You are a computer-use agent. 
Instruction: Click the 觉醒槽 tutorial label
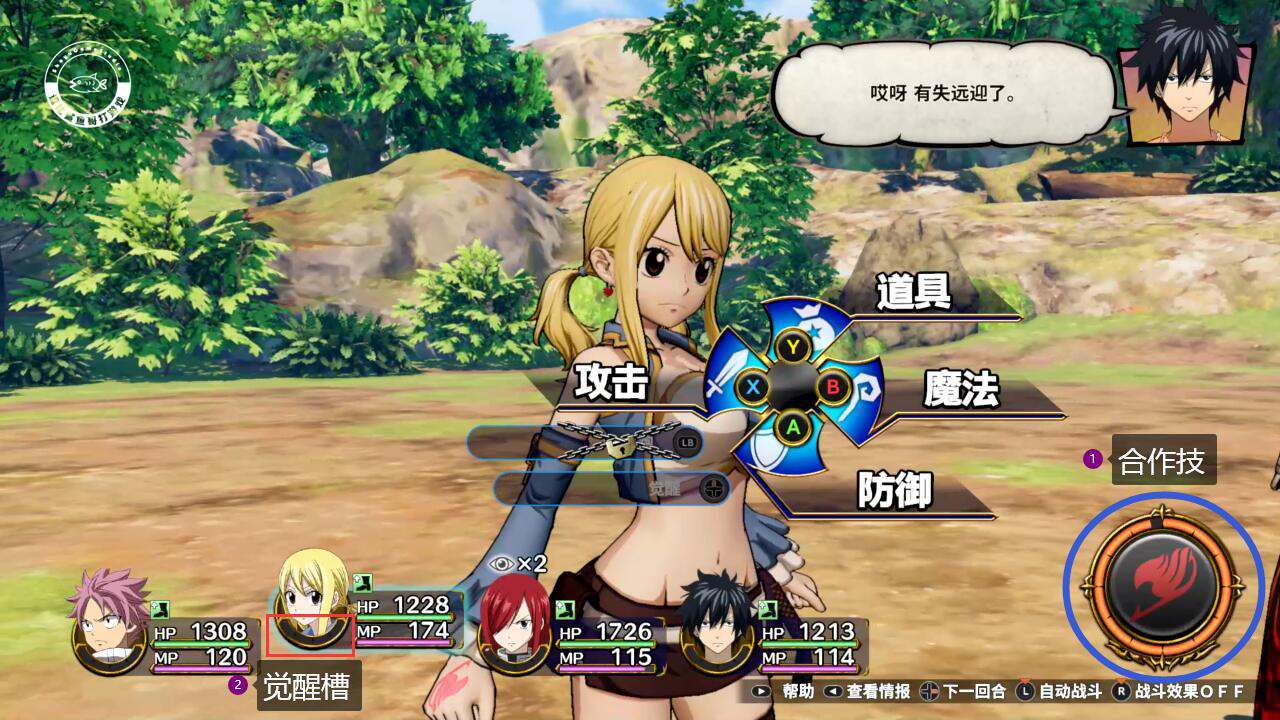pyautogui.click(x=308, y=687)
